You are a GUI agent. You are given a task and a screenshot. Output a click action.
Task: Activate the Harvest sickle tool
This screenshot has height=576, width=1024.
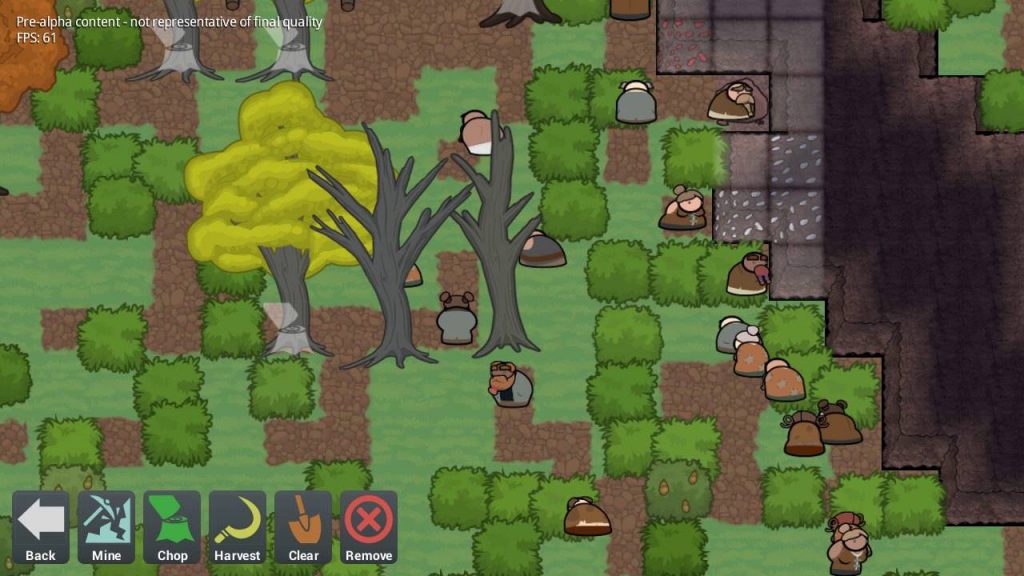click(237, 527)
